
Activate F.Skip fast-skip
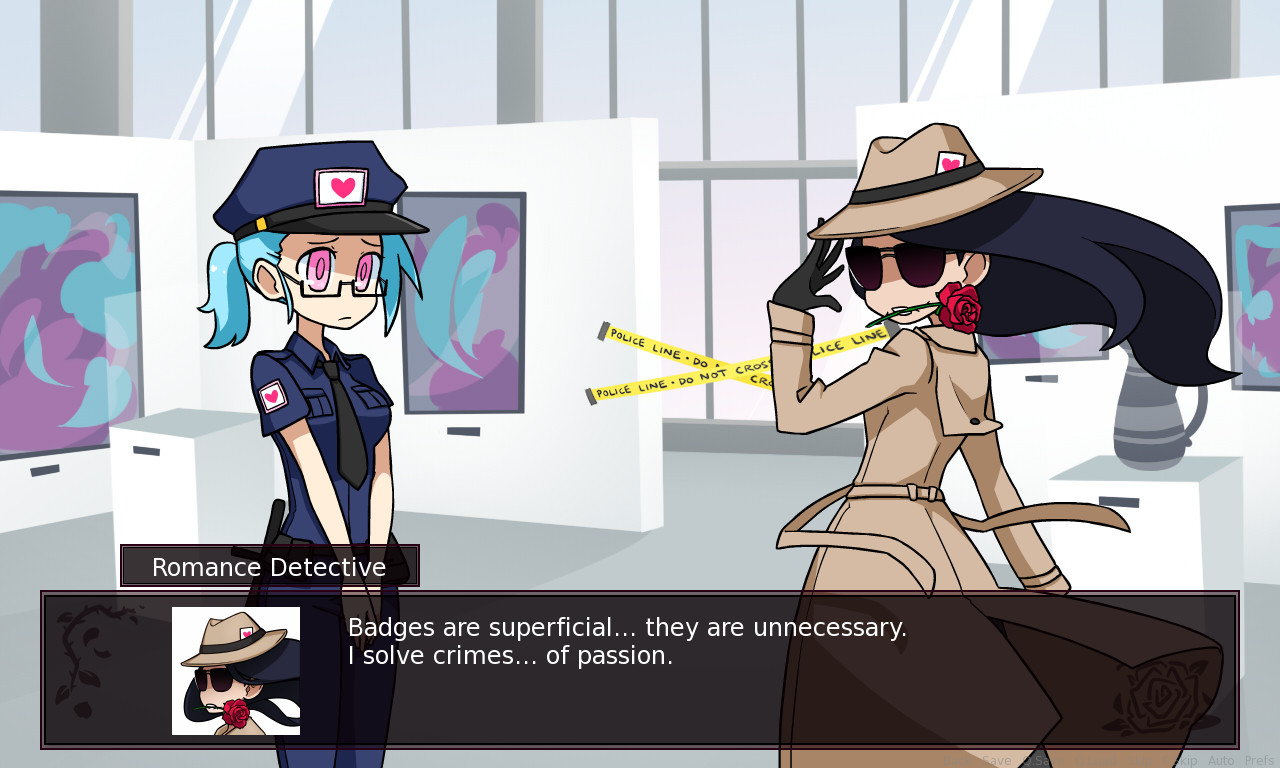click(x=1181, y=760)
